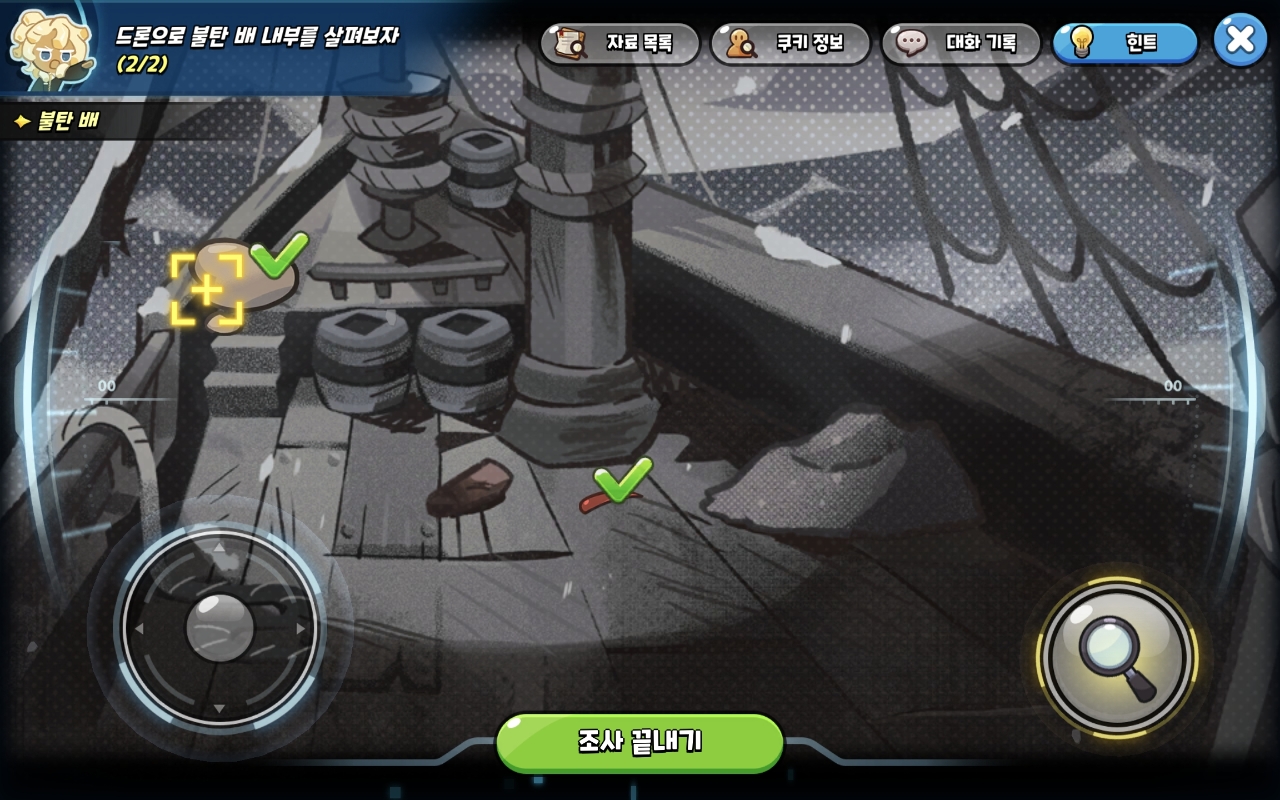Select the detective cookie portrait
1280x800 pixels.
[48, 45]
